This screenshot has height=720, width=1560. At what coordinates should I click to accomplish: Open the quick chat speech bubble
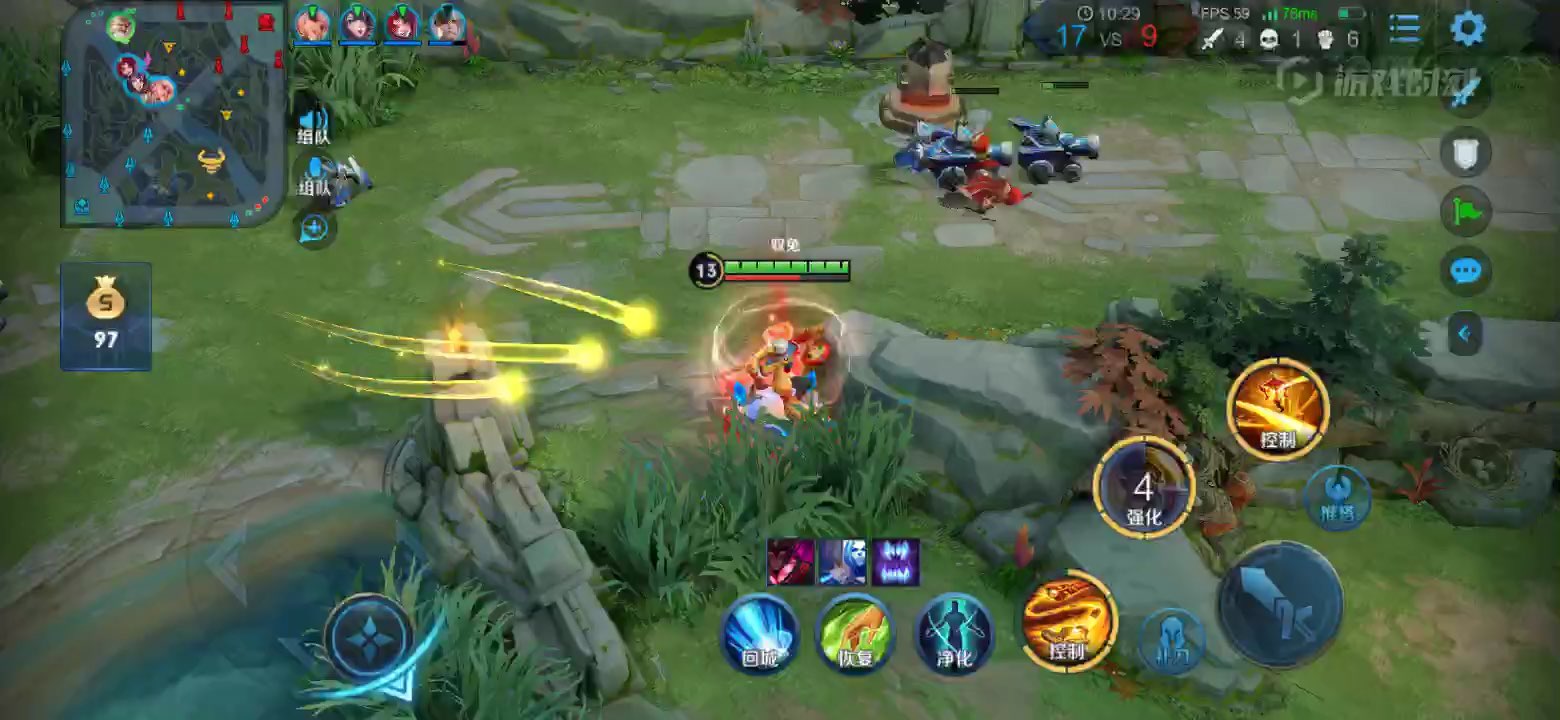pos(1466,271)
